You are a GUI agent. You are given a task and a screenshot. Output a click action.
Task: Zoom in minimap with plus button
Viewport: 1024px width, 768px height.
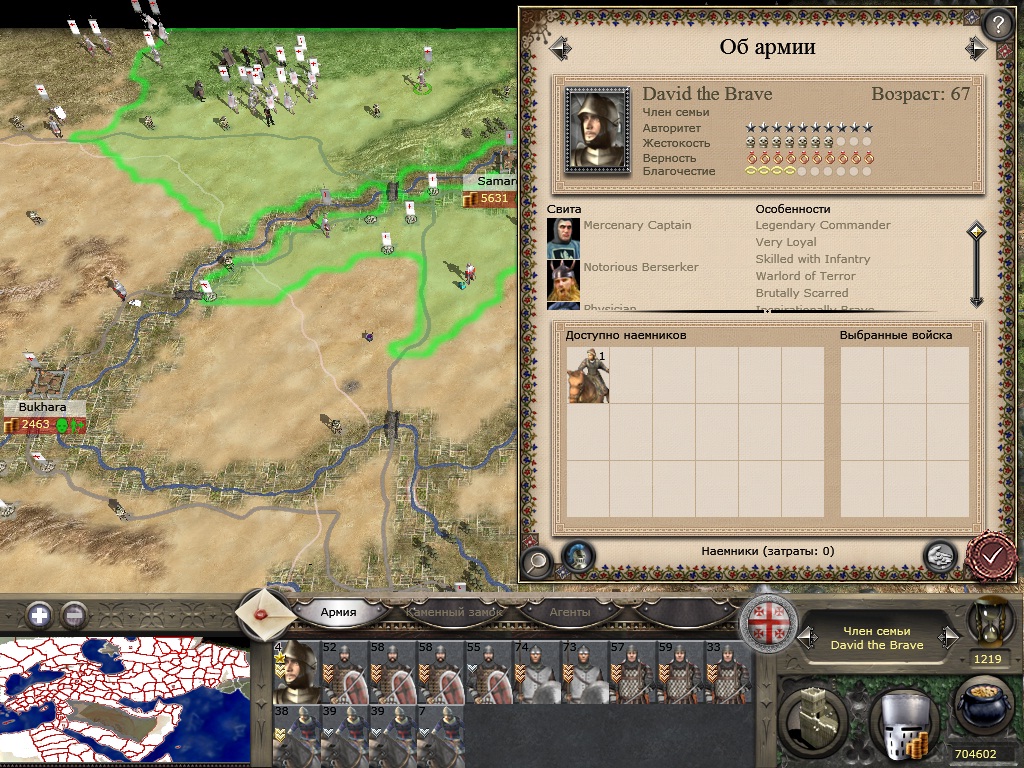pos(40,614)
